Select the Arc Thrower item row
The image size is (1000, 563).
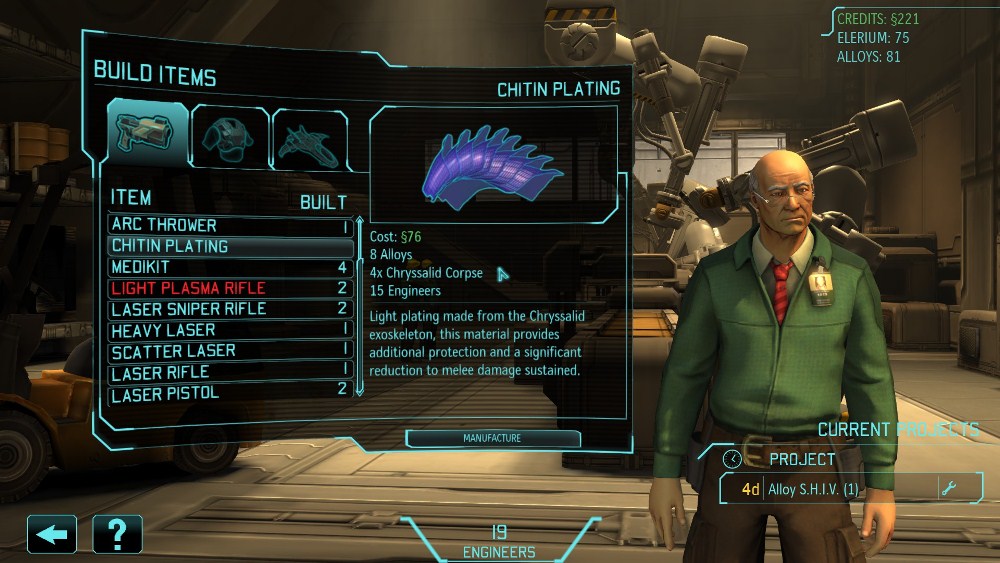[230, 226]
